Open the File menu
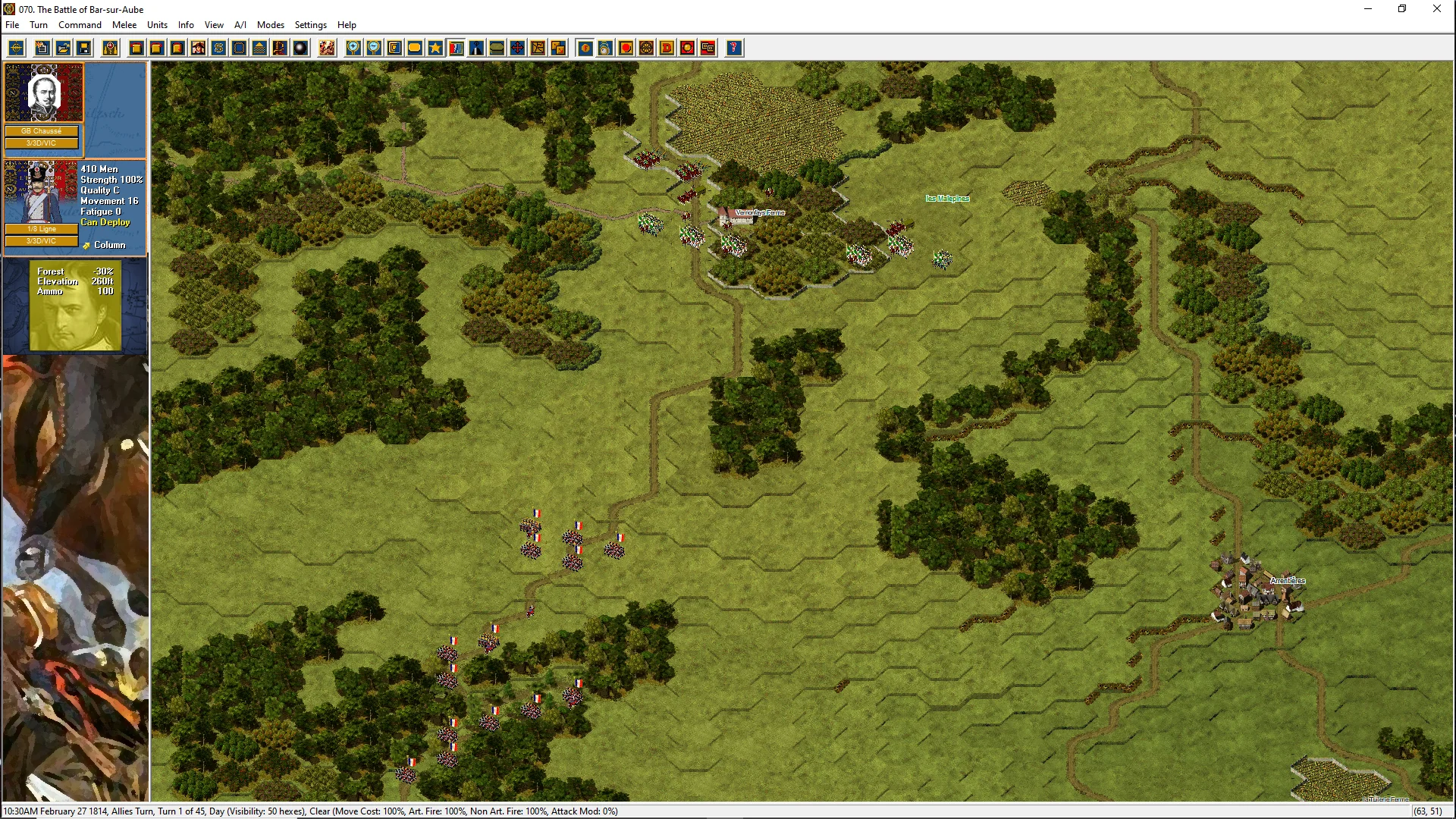 click(x=12, y=25)
